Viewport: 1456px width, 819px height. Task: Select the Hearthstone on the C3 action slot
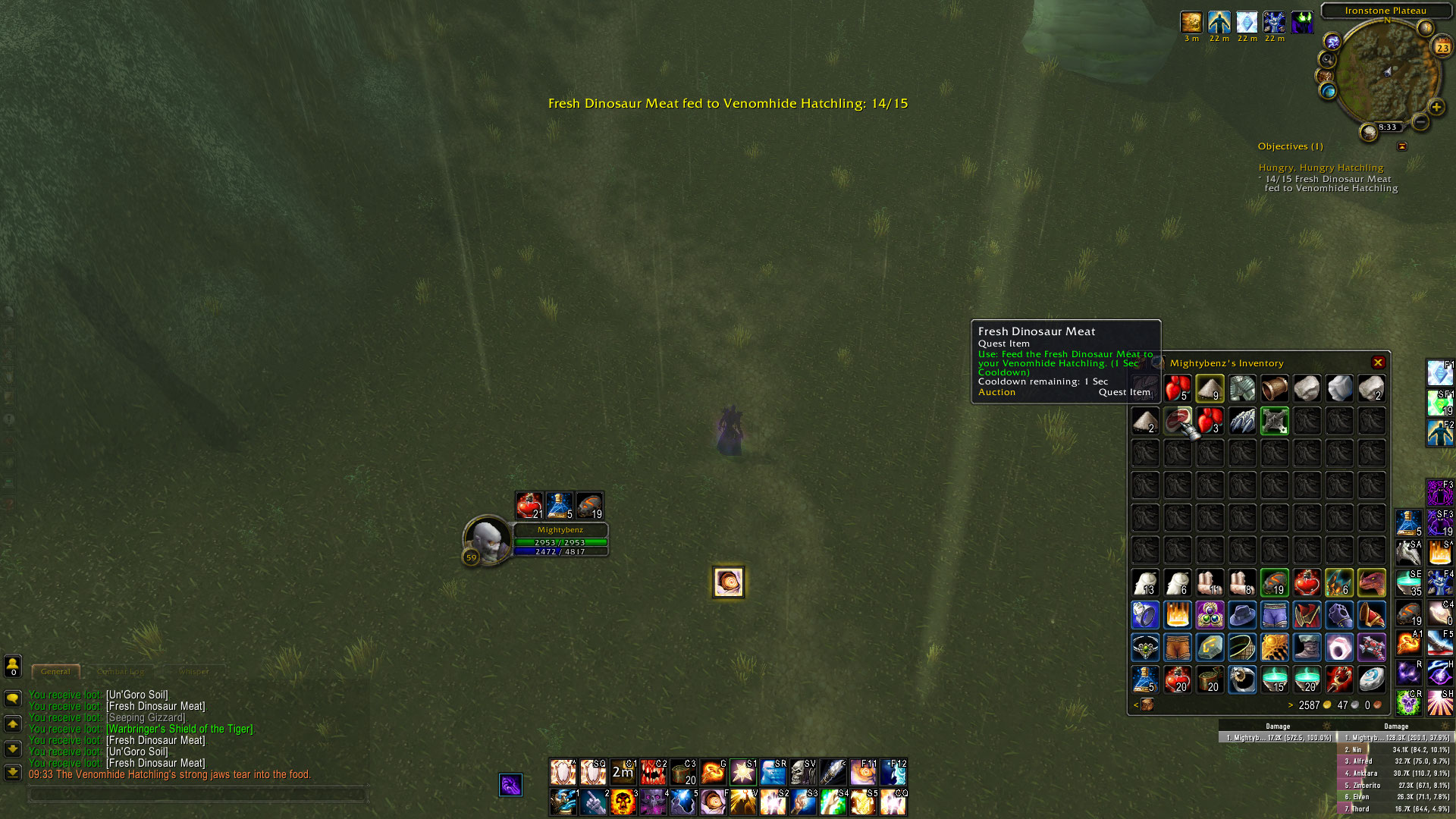(682, 771)
